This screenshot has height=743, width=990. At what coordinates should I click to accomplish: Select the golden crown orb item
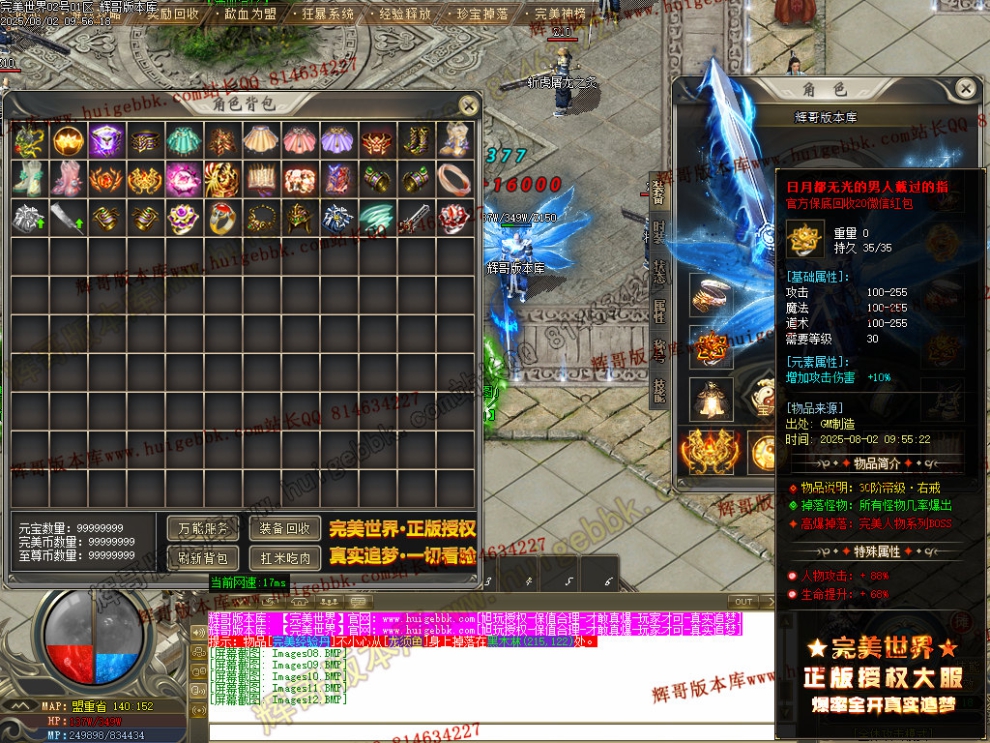click(x=68, y=140)
